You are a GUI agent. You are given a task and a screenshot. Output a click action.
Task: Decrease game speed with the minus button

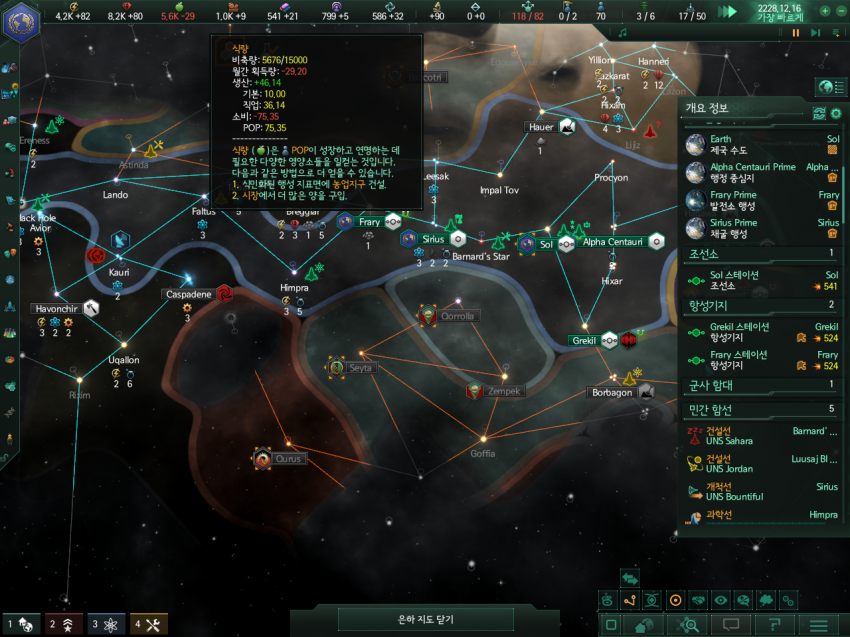tap(839, 11)
